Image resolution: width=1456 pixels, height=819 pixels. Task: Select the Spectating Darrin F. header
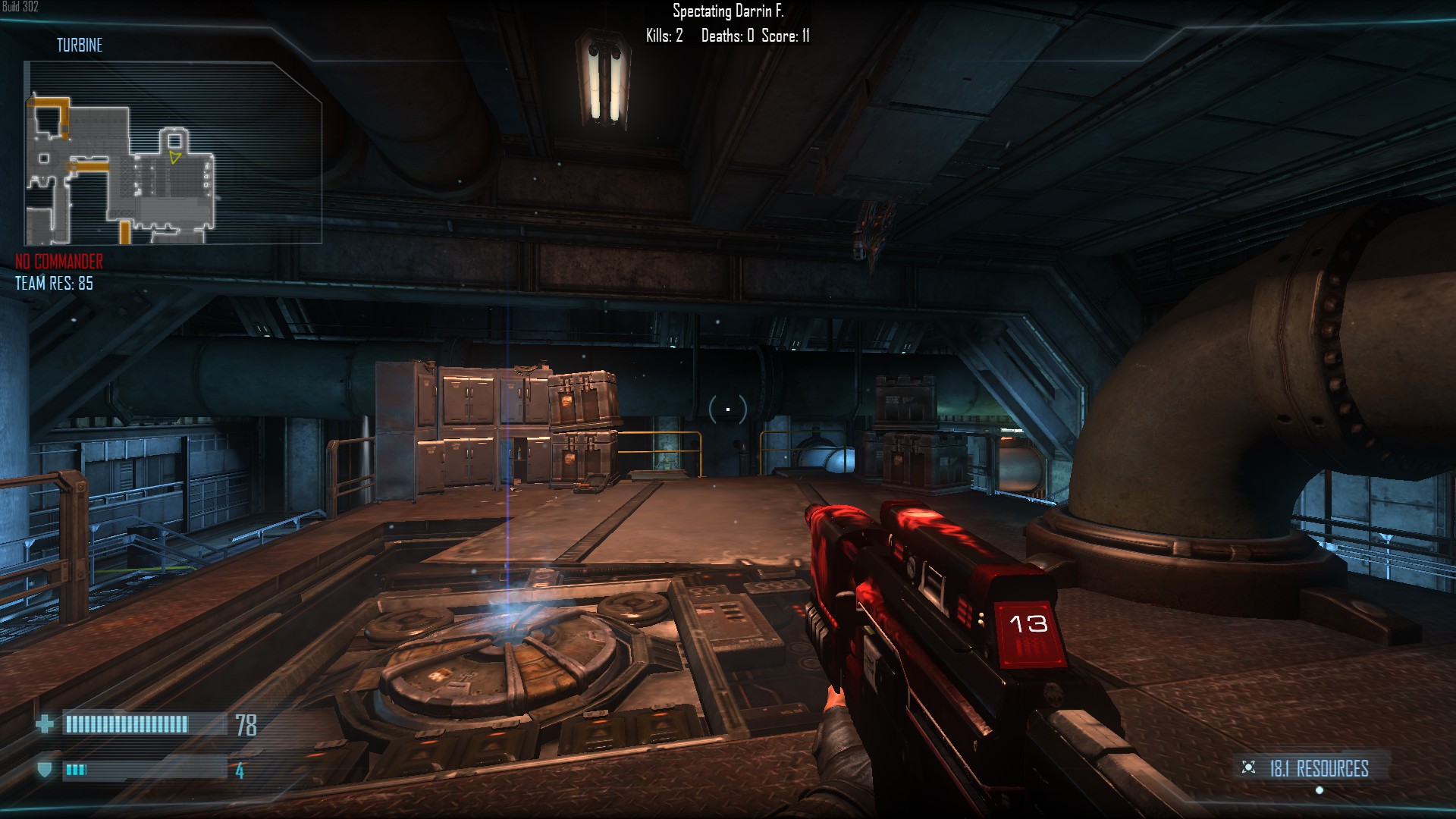[x=729, y=10]
